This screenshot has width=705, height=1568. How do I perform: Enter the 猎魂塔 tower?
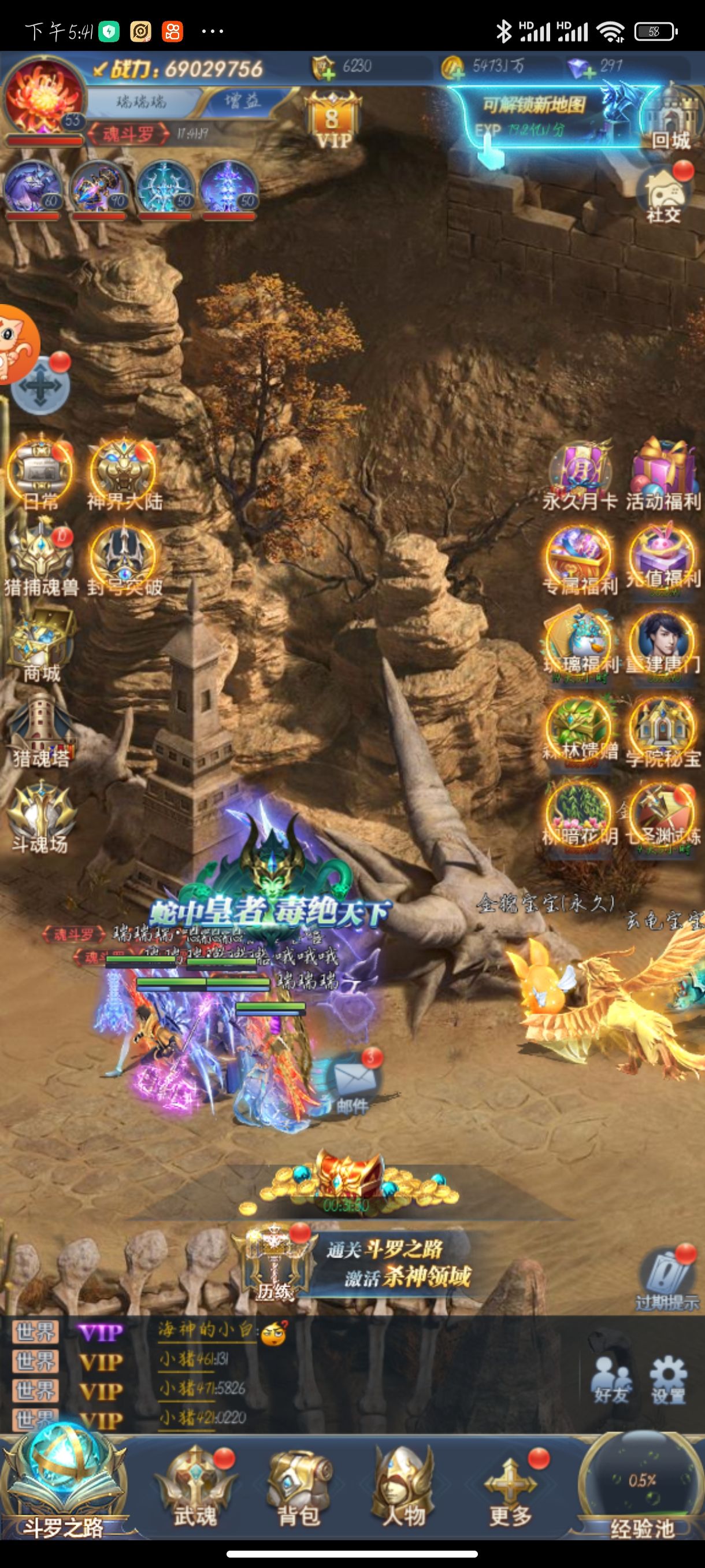point(40,730)
